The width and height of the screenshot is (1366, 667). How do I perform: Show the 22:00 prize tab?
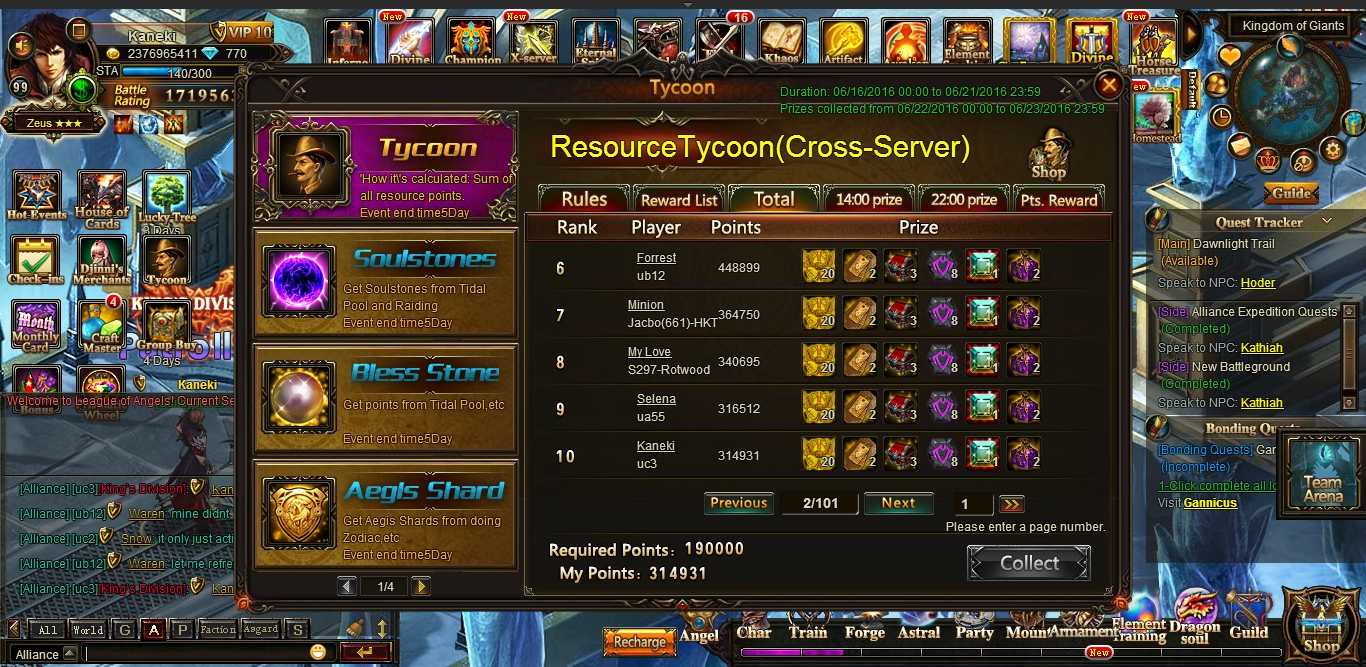(963, 199)
